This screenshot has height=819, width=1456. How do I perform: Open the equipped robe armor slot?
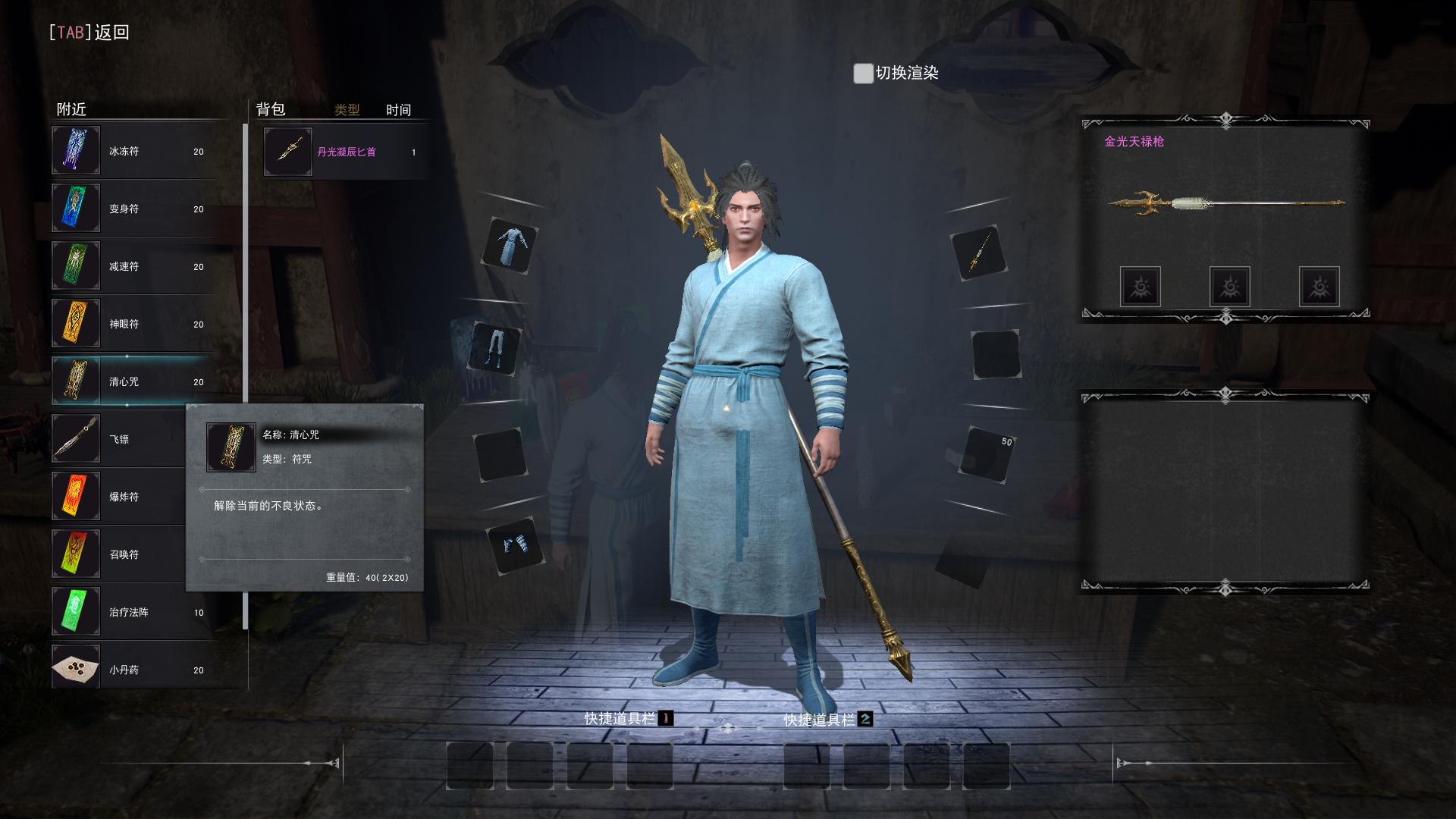click(510, 246)
